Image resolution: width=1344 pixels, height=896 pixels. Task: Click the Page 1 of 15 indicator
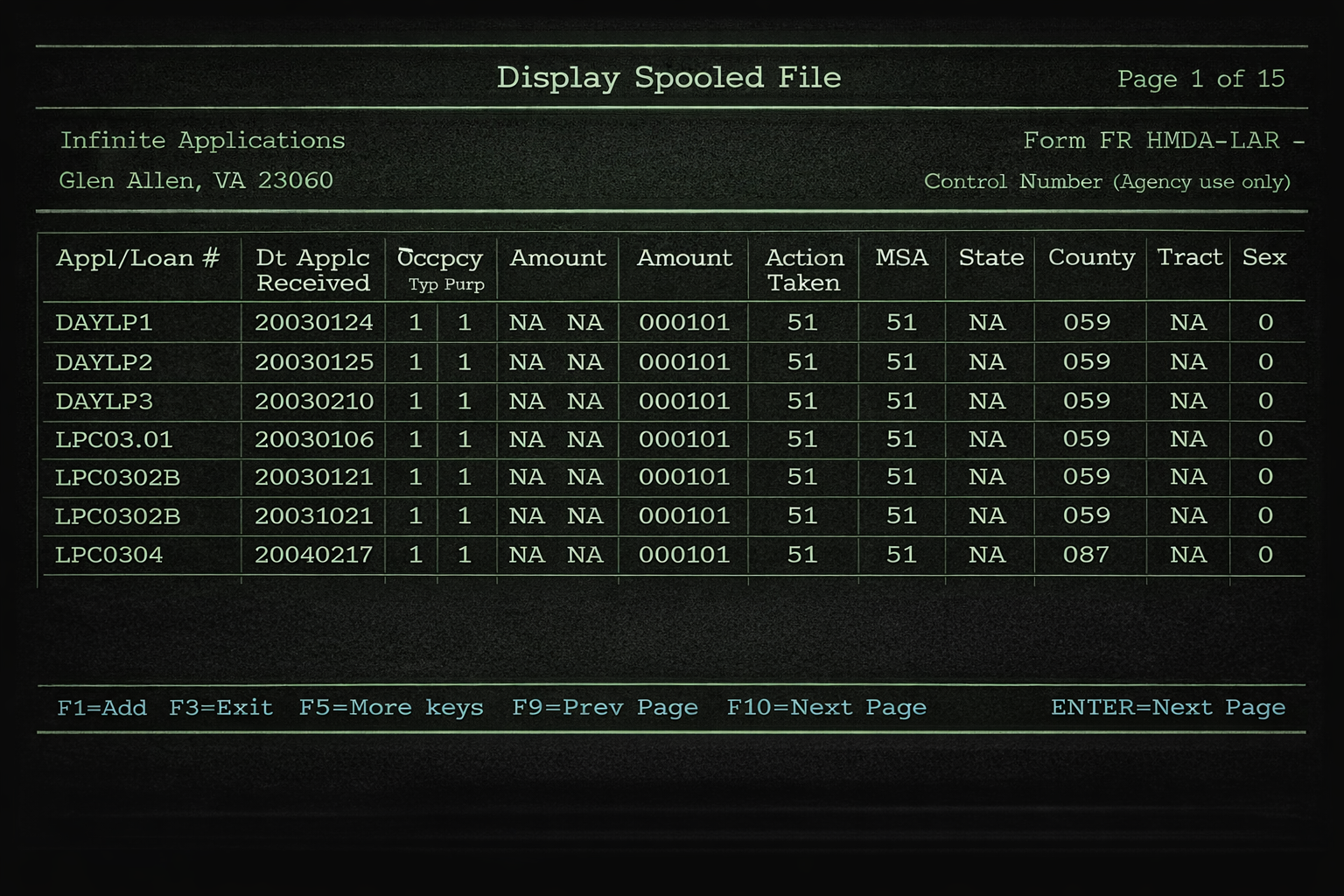[1202, 79]
